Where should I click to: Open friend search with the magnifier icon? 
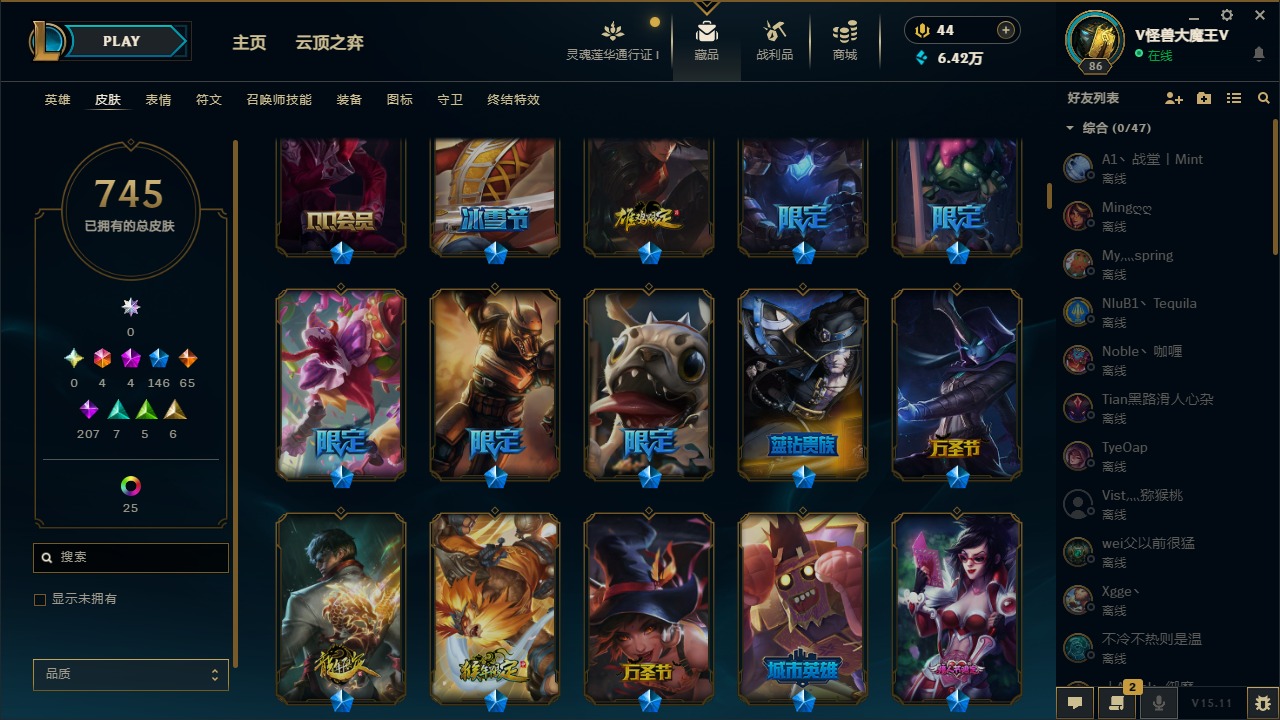[1263, 97]
